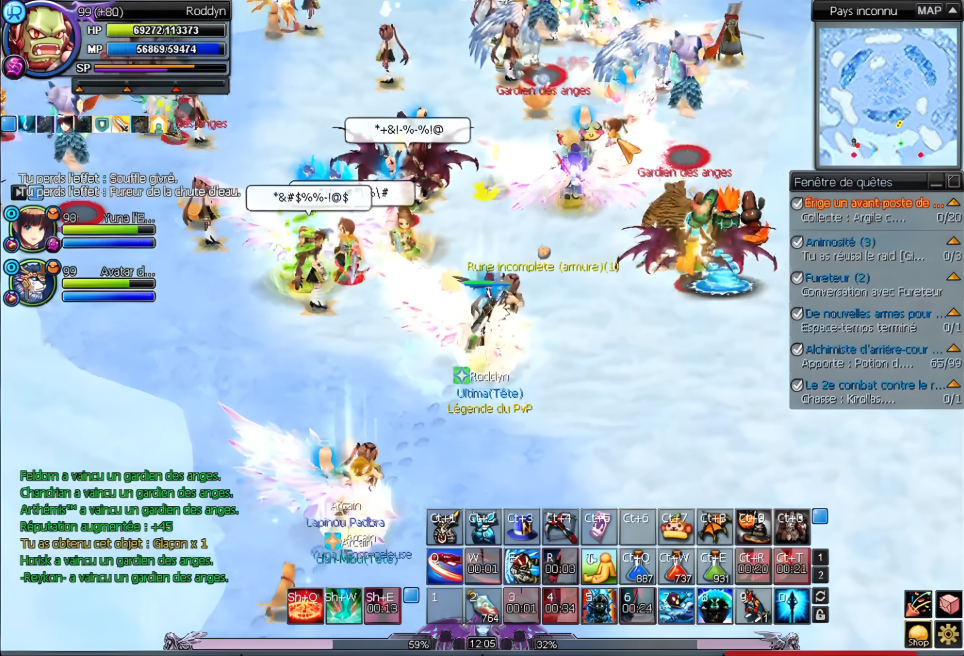Activate the meditating figure skill slot

click(x=598, y=566)
